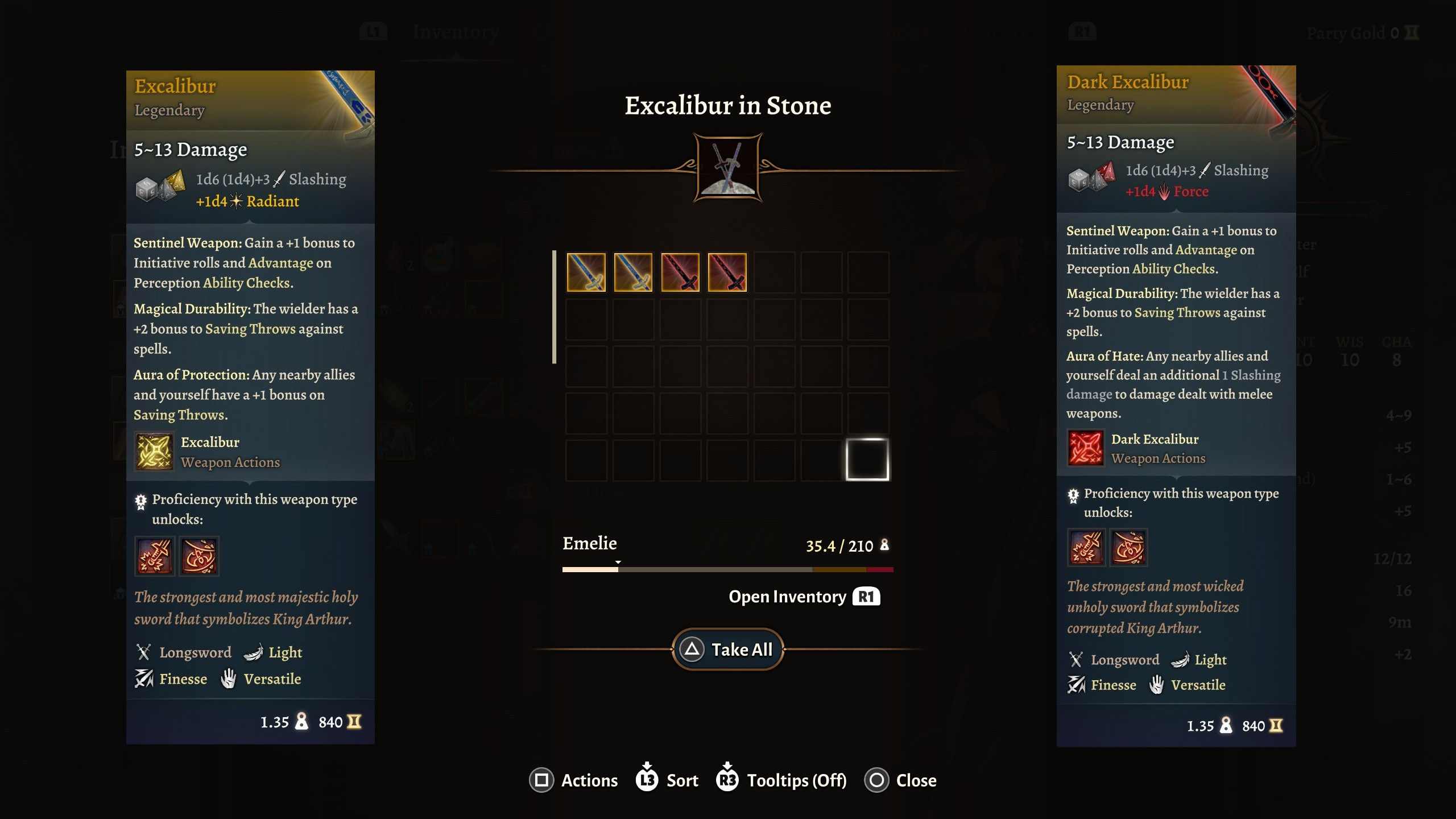This screenshot has width=1456, height=819.
Task: Click the Excalibur in Stone container icon
Action: click(728, 168)
